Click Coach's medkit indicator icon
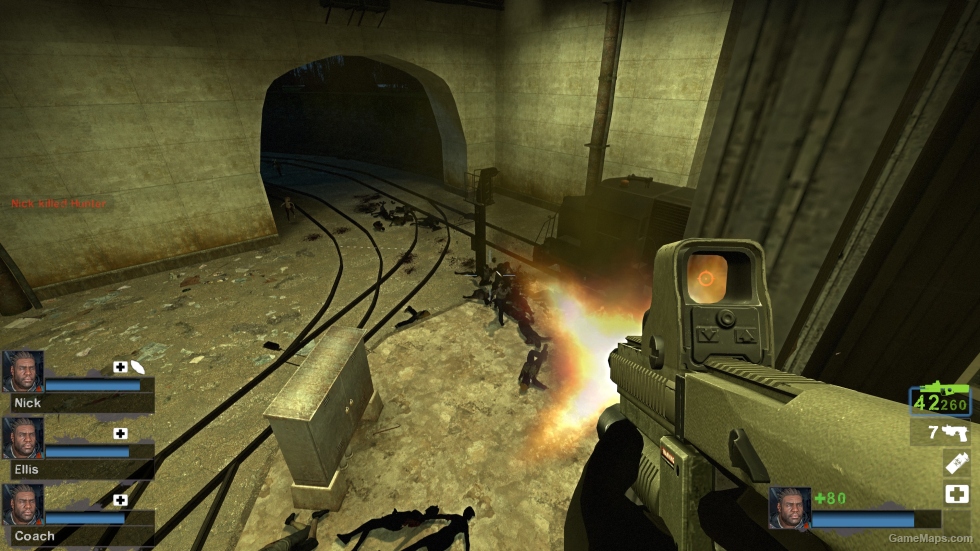 point(121,500)
